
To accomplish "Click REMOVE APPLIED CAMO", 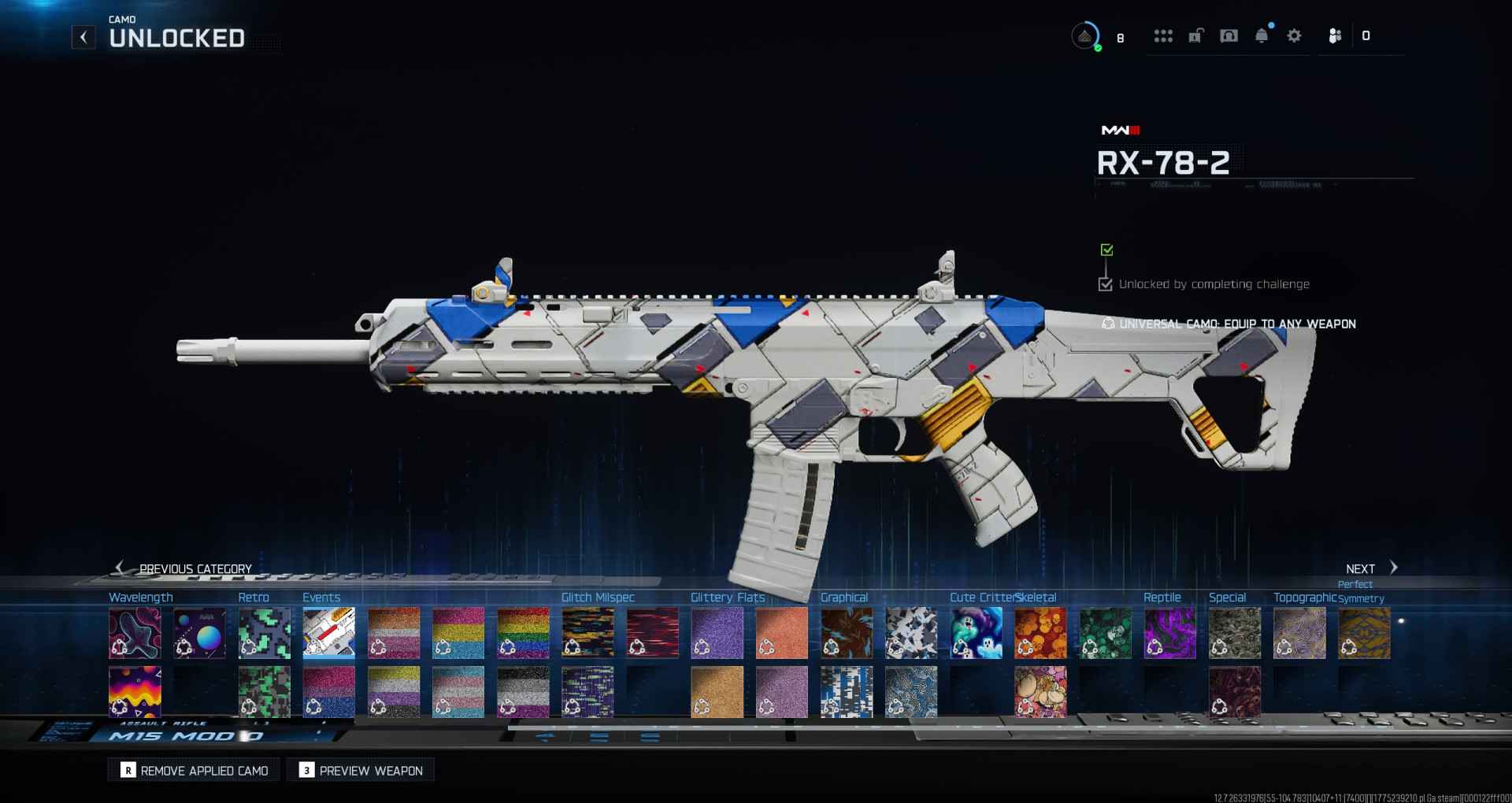I will coord(193,770).
